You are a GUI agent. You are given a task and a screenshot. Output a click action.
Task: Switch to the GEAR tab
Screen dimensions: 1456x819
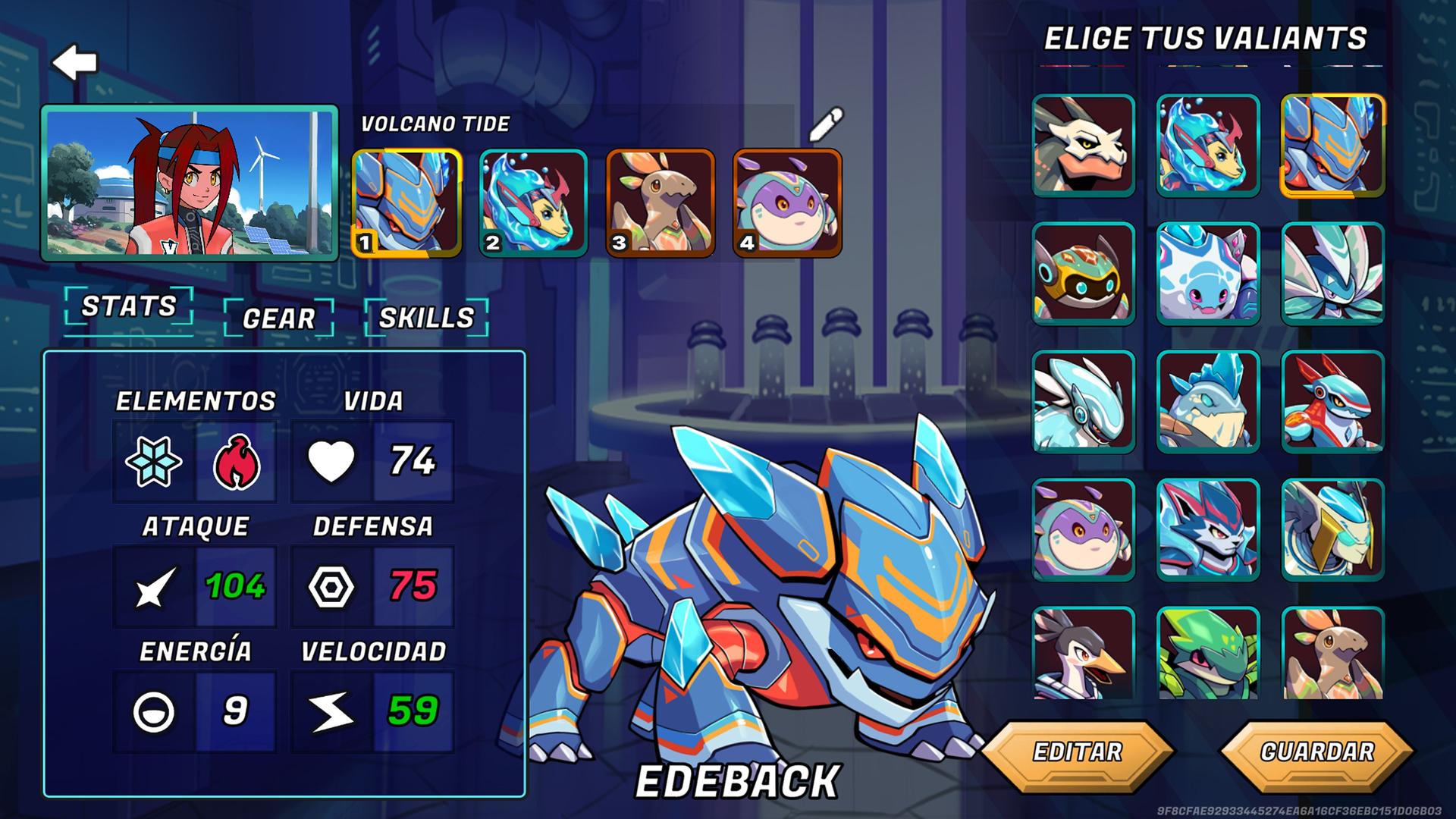[279, 319]
